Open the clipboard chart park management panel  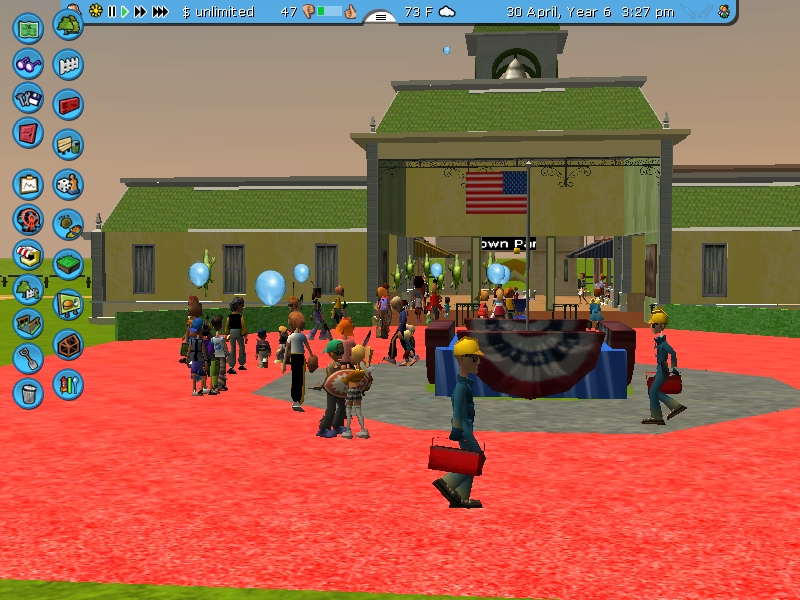[28, 184]
